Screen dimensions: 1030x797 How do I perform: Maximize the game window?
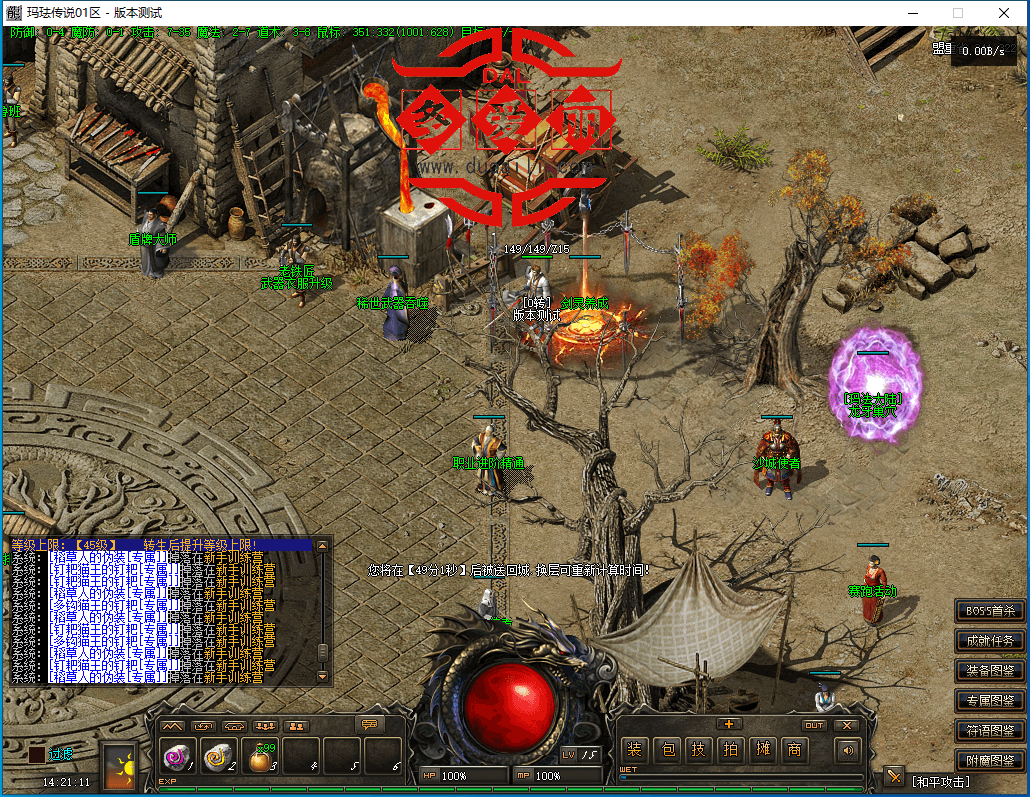[x=958, y=13]
